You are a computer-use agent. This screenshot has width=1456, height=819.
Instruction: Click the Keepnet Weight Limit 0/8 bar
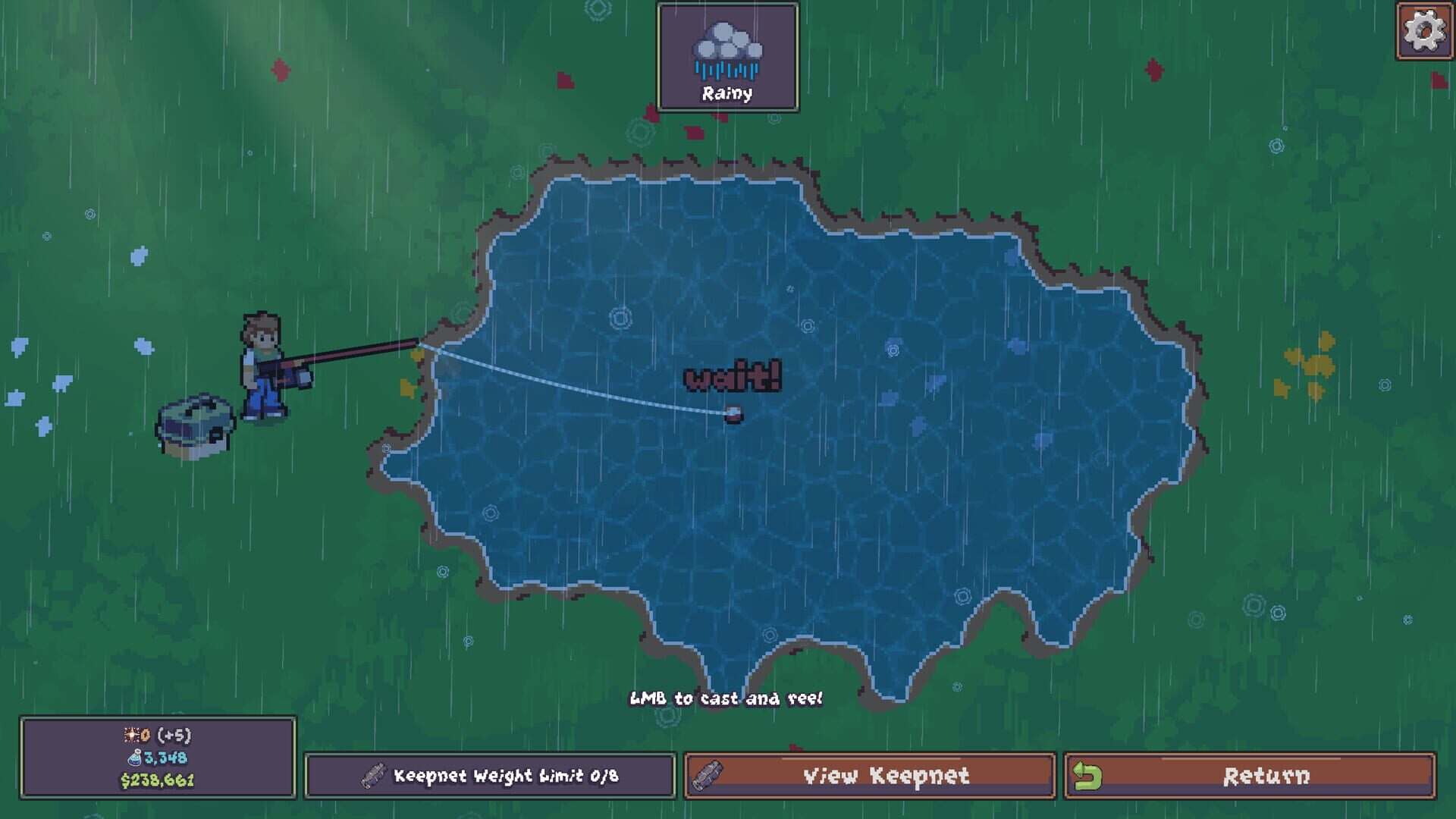pos(488,776)
